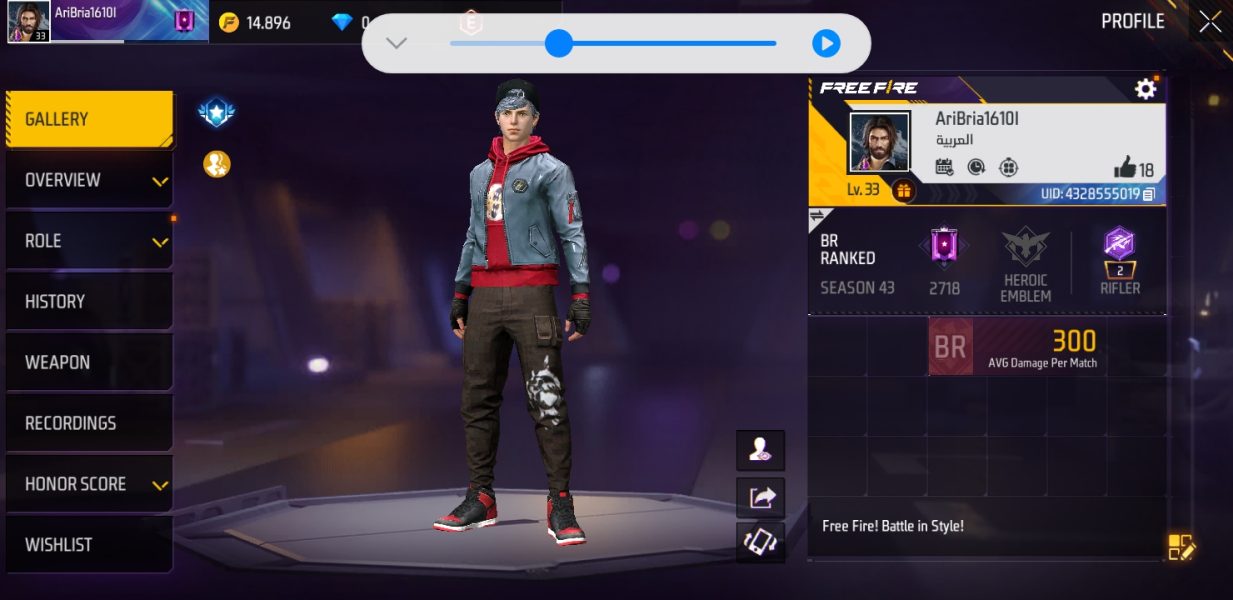Edit the profile signature
Viewport: 1233px width, 600px height.
pos(1181,547)
